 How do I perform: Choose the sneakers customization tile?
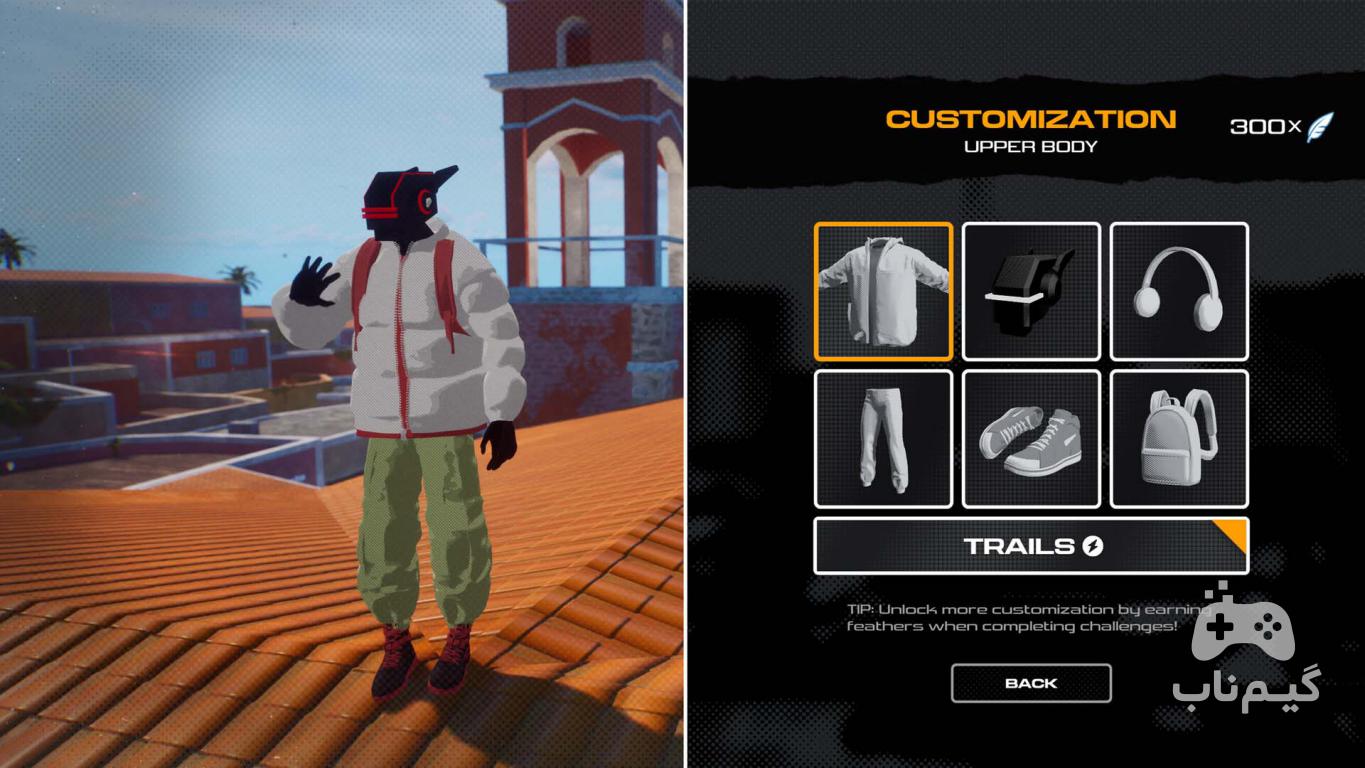pos(1031,439)
